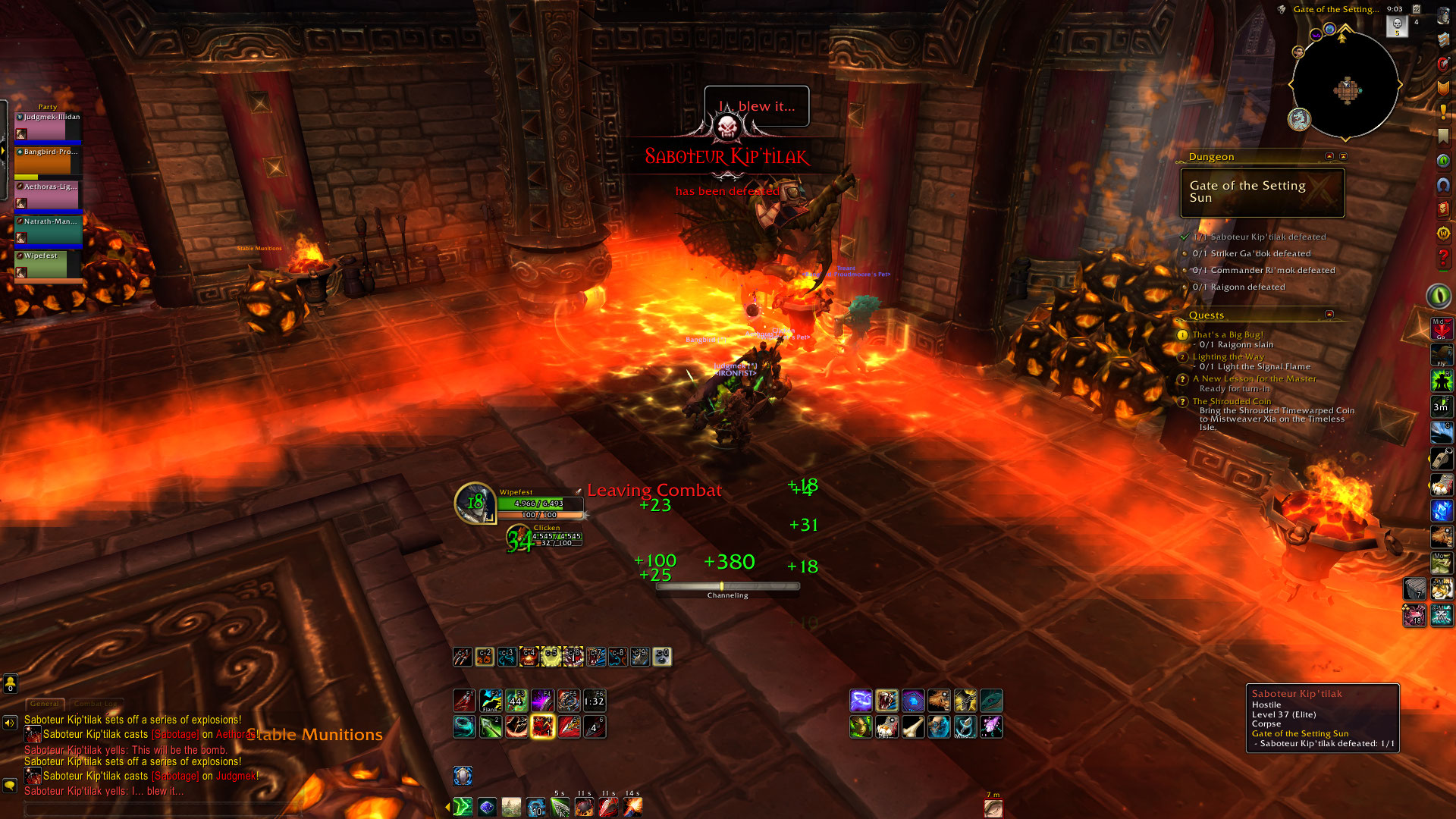Activate the F2 Flank ability

coord(491,700)
